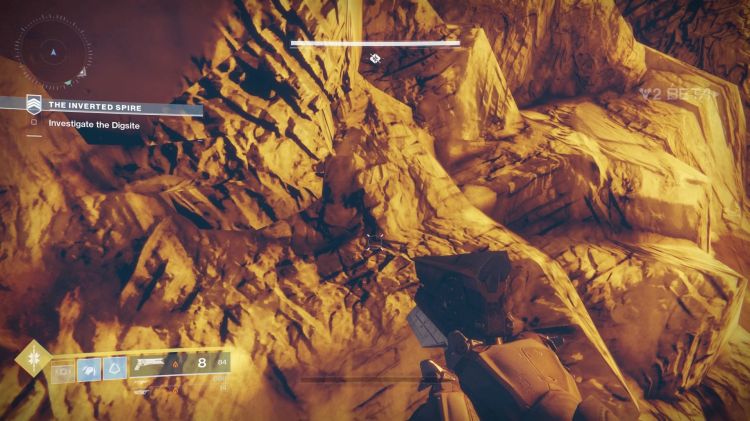Viewport: 750px width, 421px height.
Task: Click the circular radar in the corner
Action: coord(54,48)
